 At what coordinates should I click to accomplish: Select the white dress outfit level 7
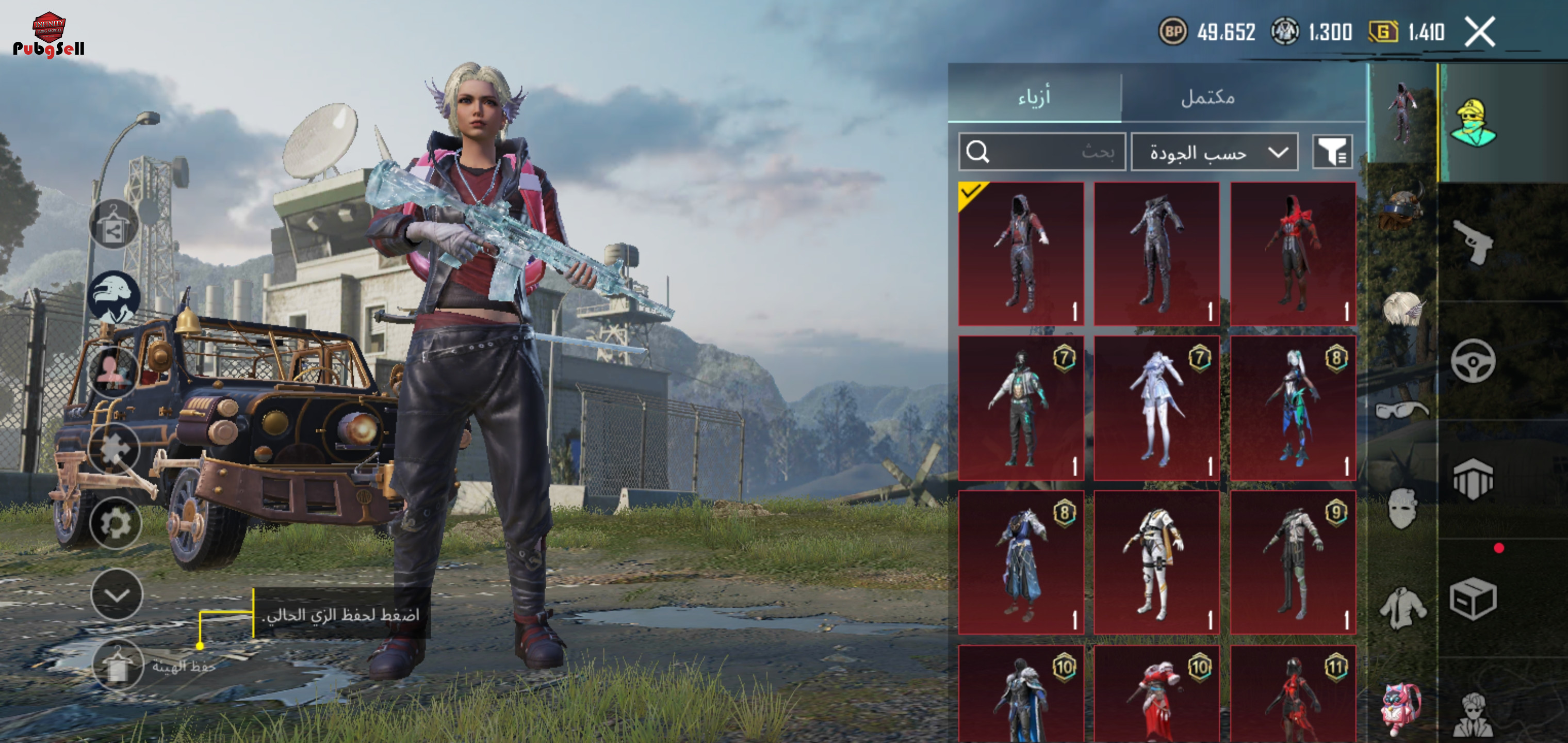click(1156, 408)
